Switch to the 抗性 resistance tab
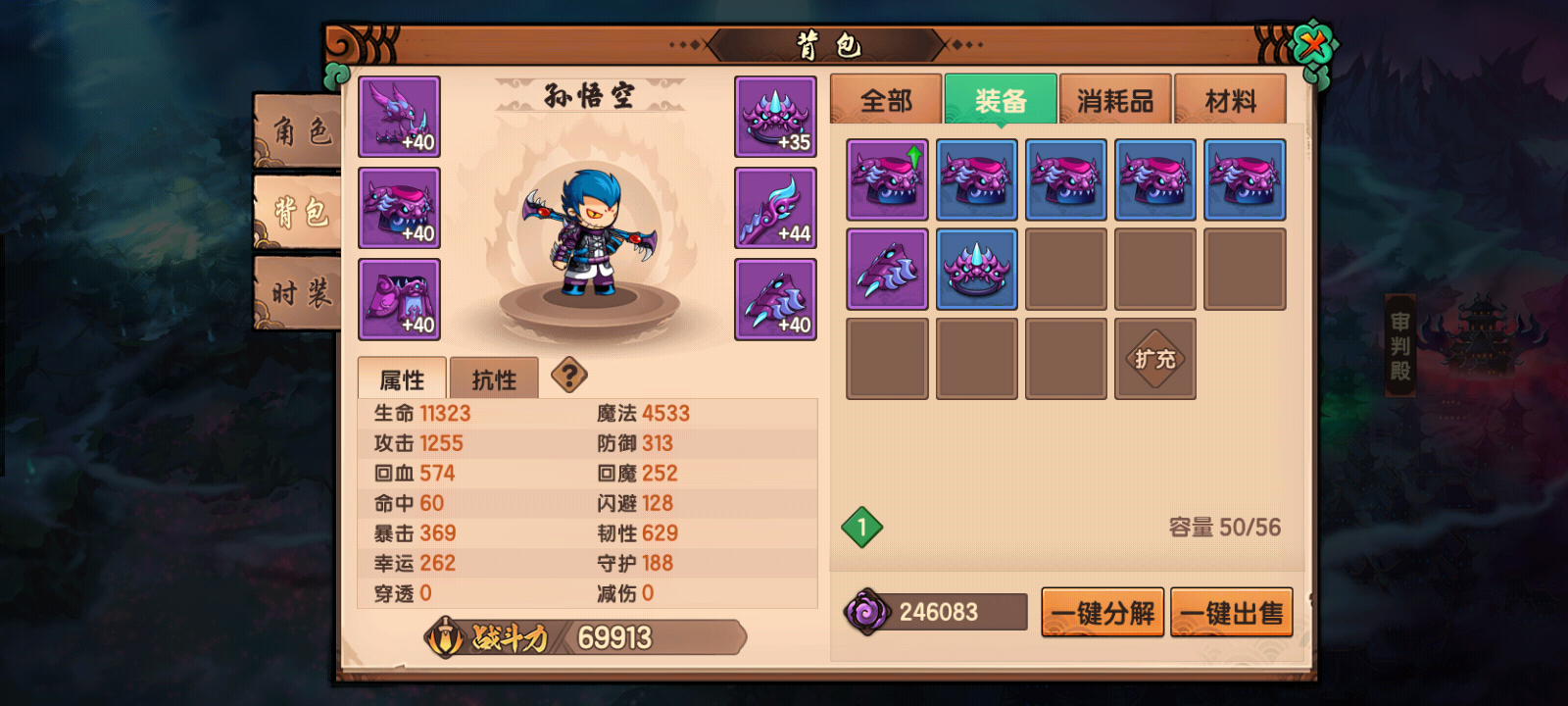This screenshot has width=1568, height=706. (494, 379)
